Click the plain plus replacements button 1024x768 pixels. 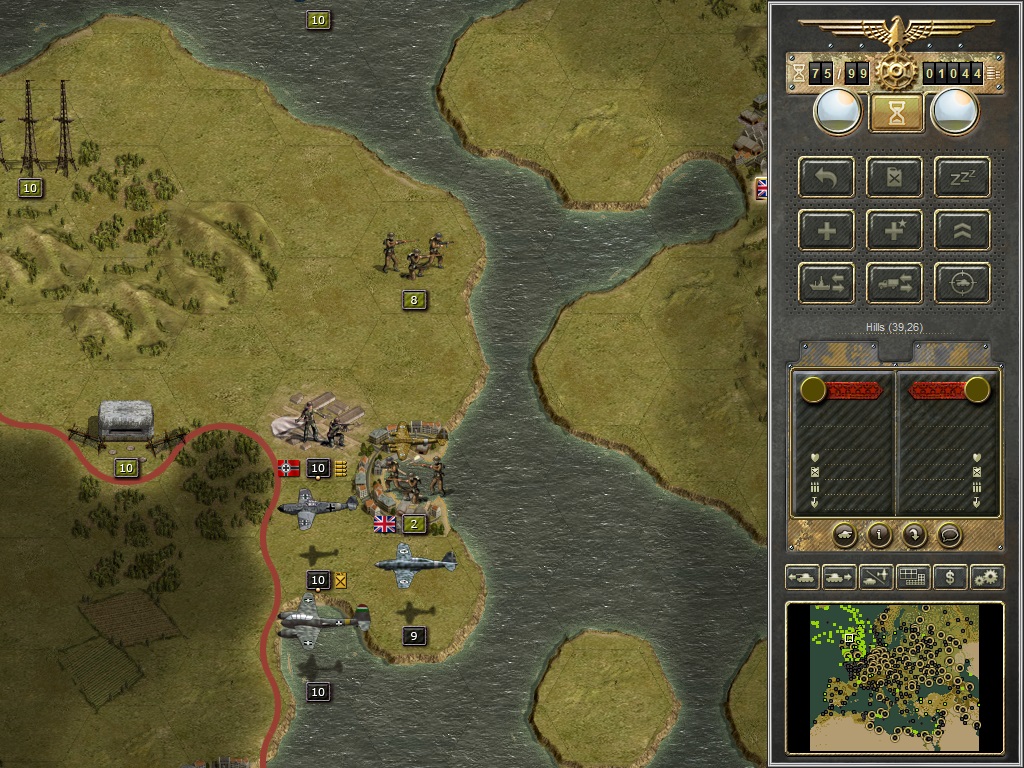click(827, 230)
